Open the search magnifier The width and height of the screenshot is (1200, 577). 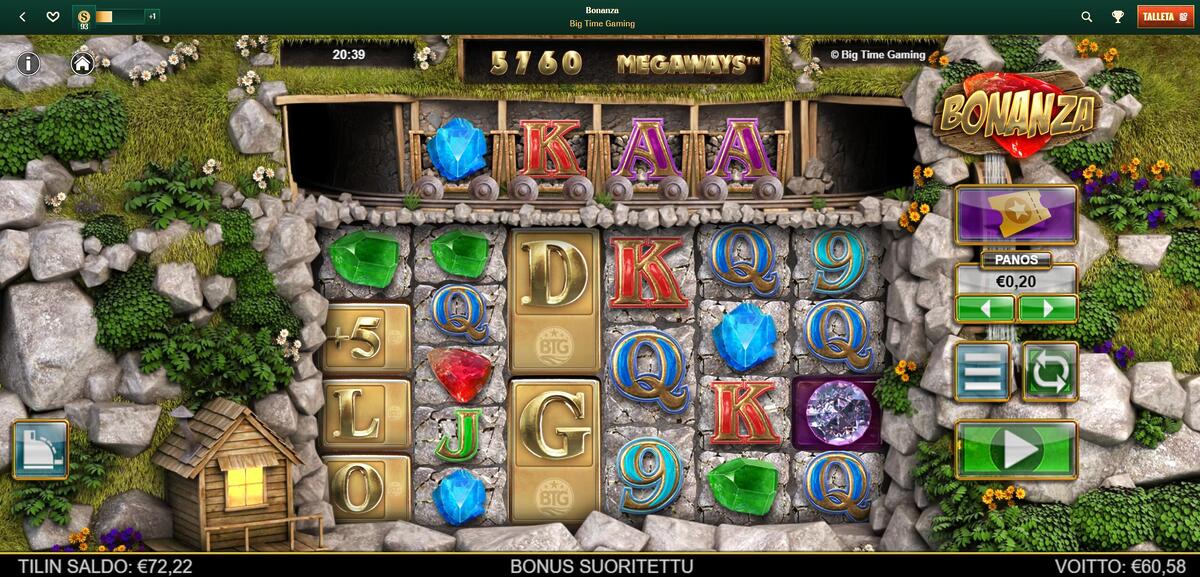(x=1087, y=17)
